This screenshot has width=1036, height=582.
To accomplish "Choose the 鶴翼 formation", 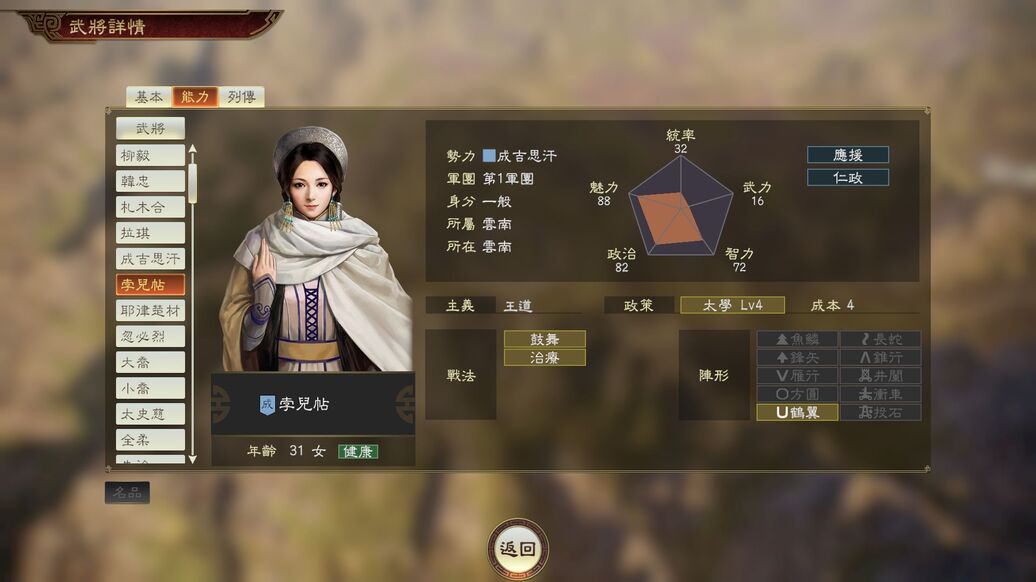I will (797, 412).
